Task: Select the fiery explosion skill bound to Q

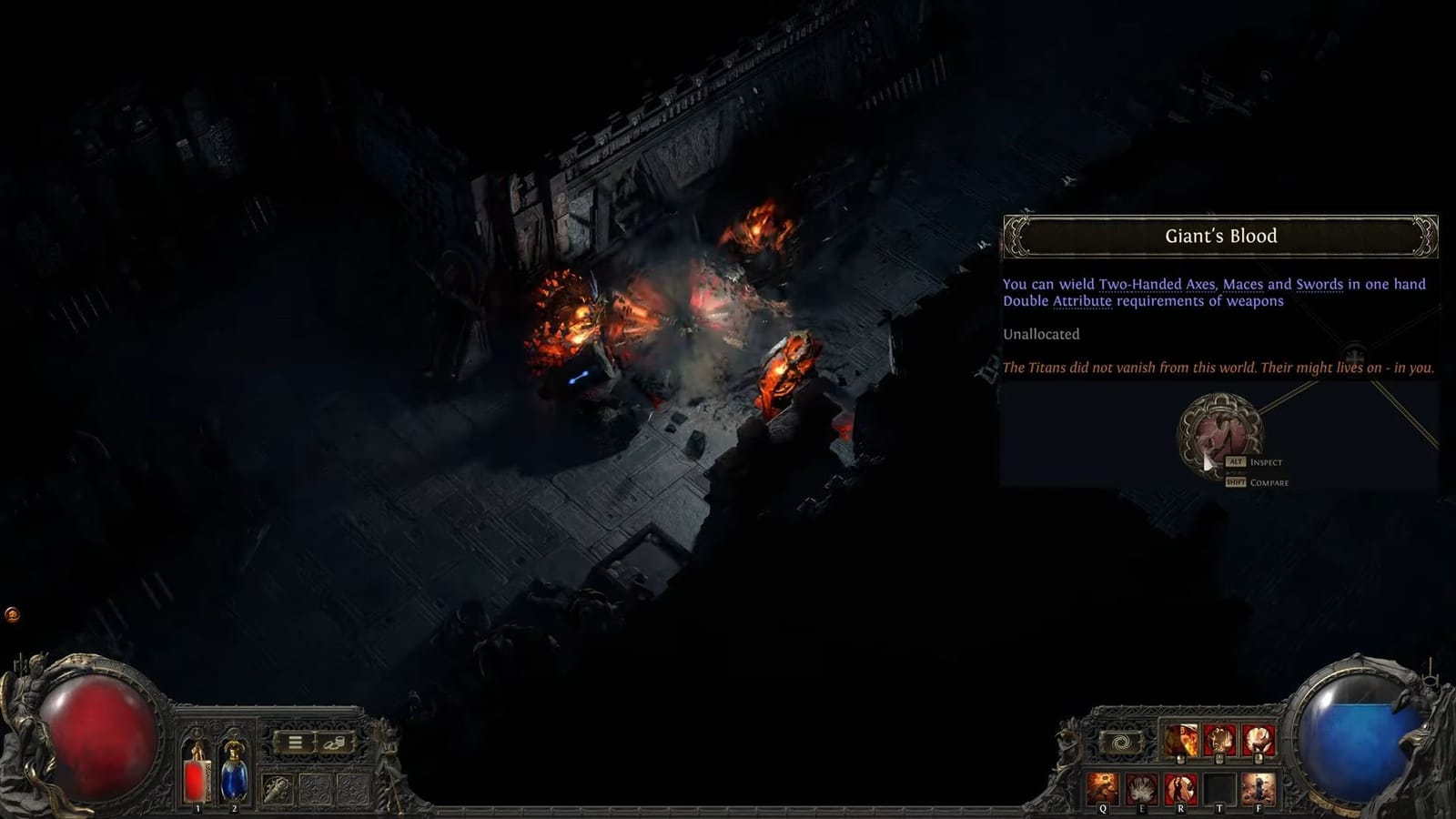Action: (1101, 786)
